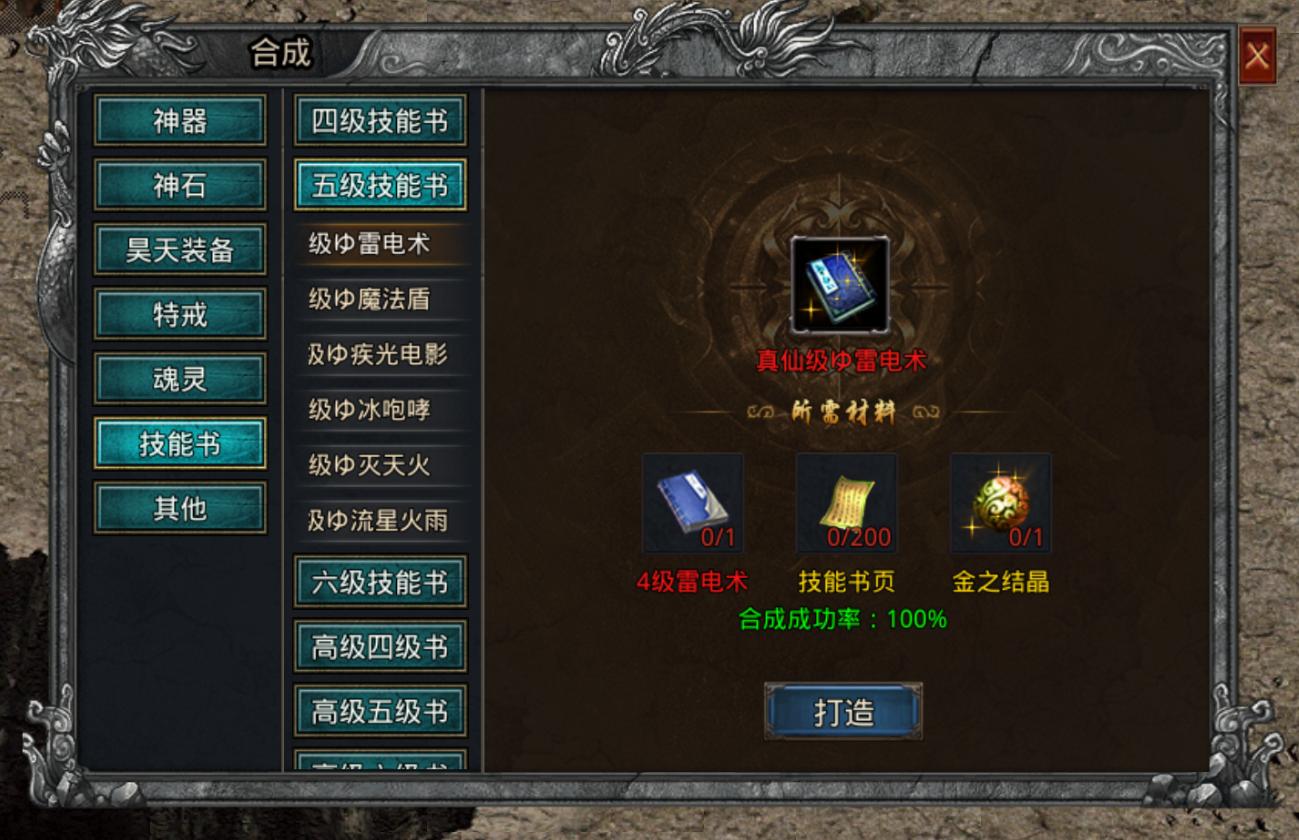Switch to the 五级技能书 tab

coord(380,185)
